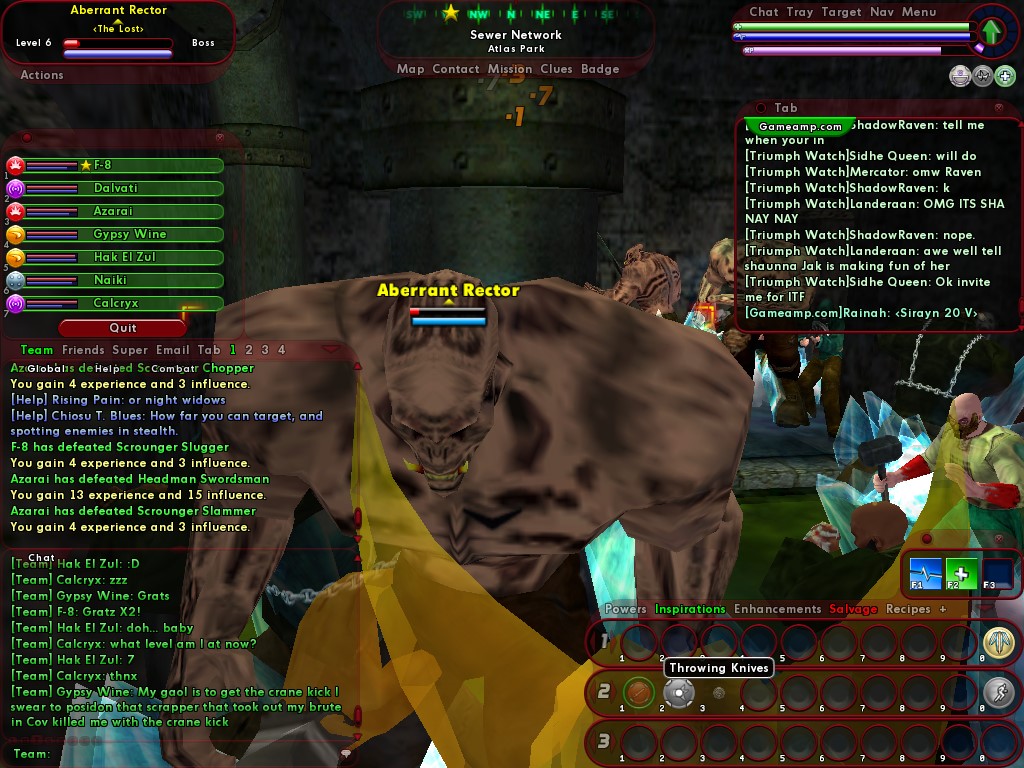Open the Map from the nav bar
The width and height of the screenshot is (1024, 768).
pos(410,69)
